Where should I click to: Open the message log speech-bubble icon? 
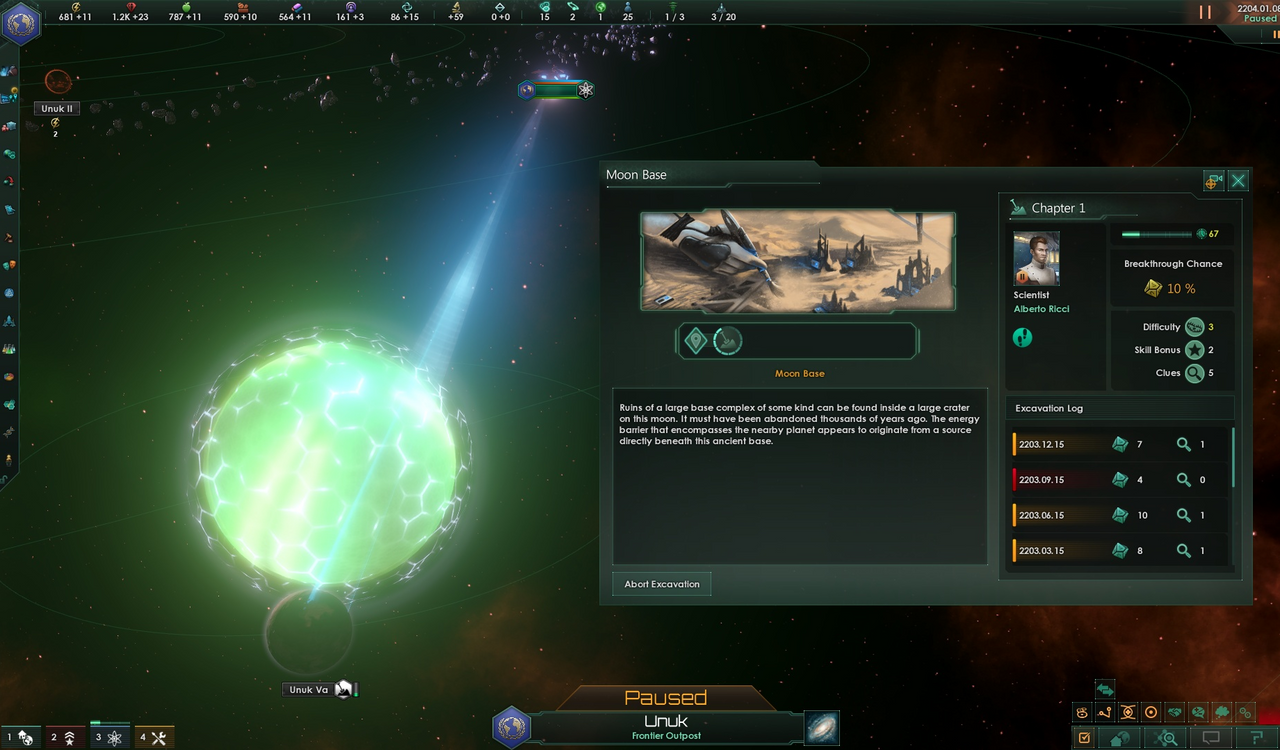(x=1211, y=737)
